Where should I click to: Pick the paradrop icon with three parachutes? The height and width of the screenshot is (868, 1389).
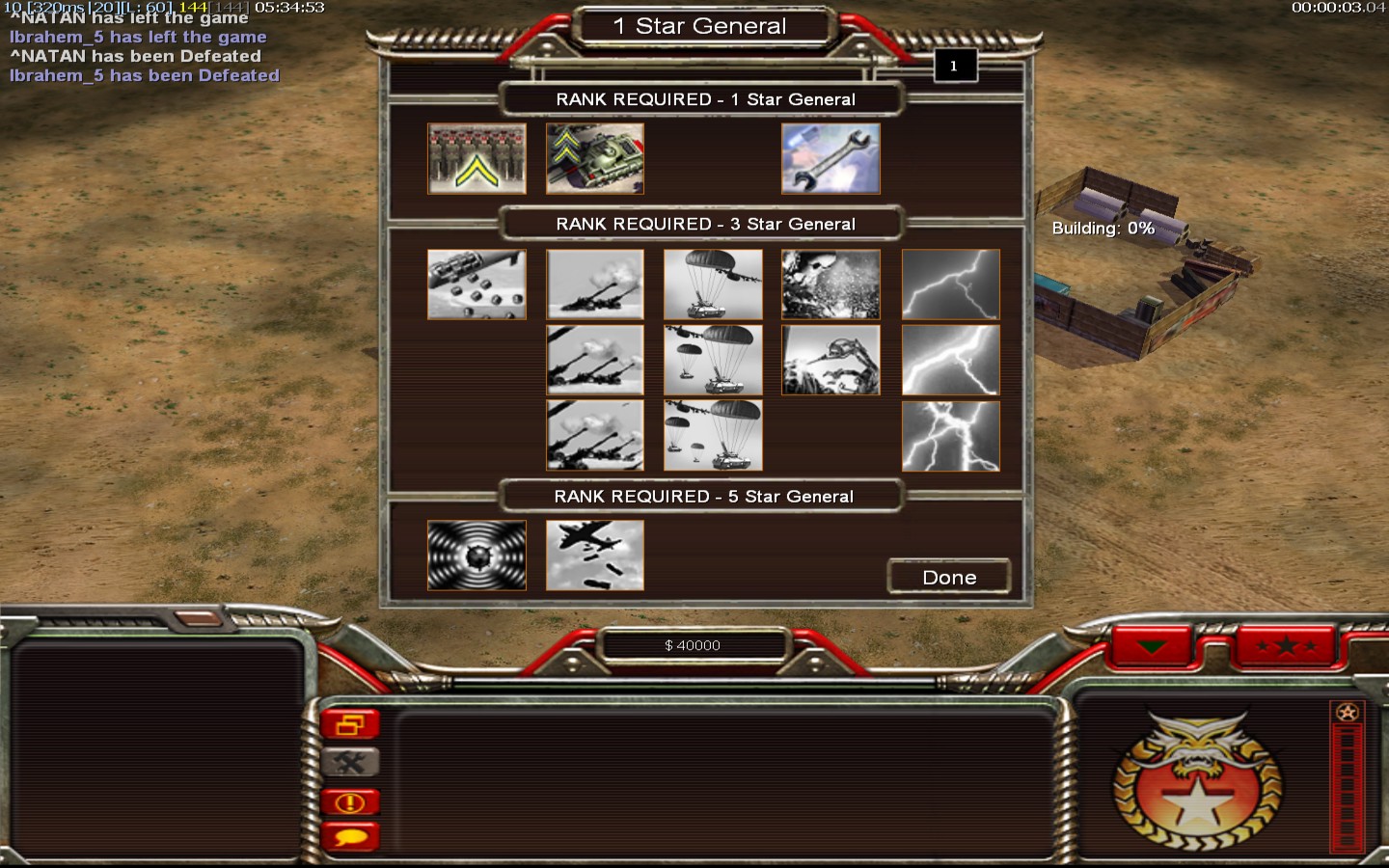(713, 435)
